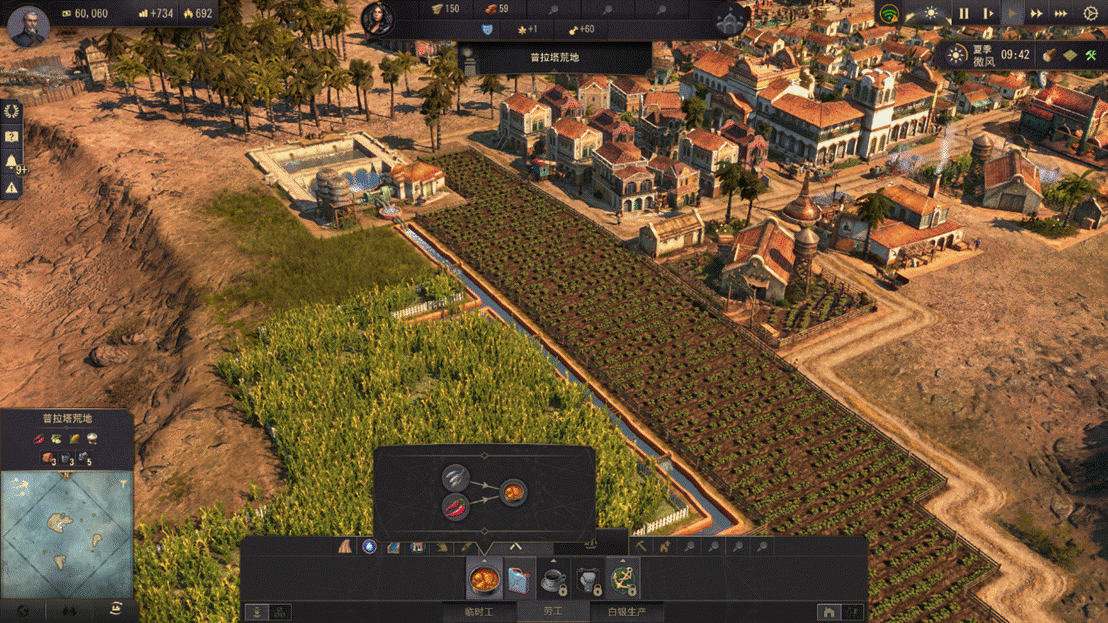This screenshot has height=623, width=1108.
Task: Click the minimap world view
Action: pyautogui.click(x=67, y=534)
